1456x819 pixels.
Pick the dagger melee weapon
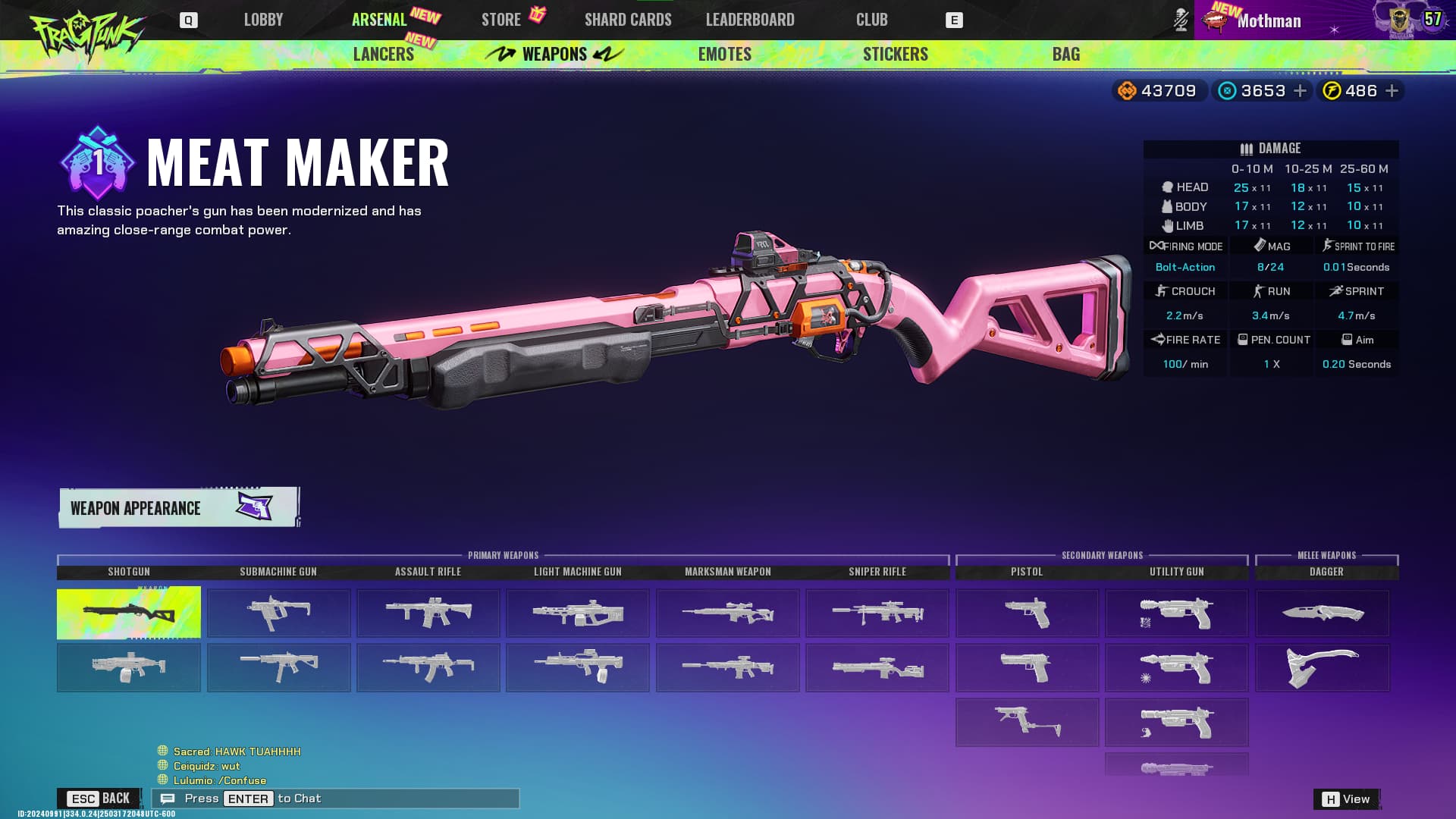[1323, 613]
